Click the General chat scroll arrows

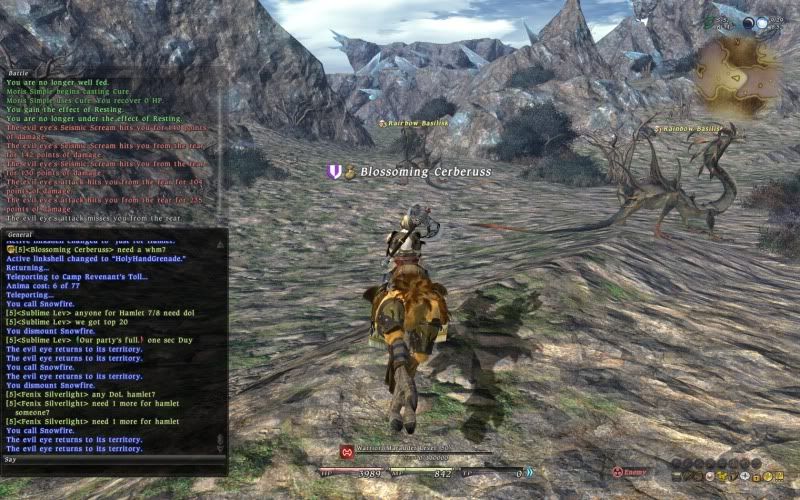point(220,440)
